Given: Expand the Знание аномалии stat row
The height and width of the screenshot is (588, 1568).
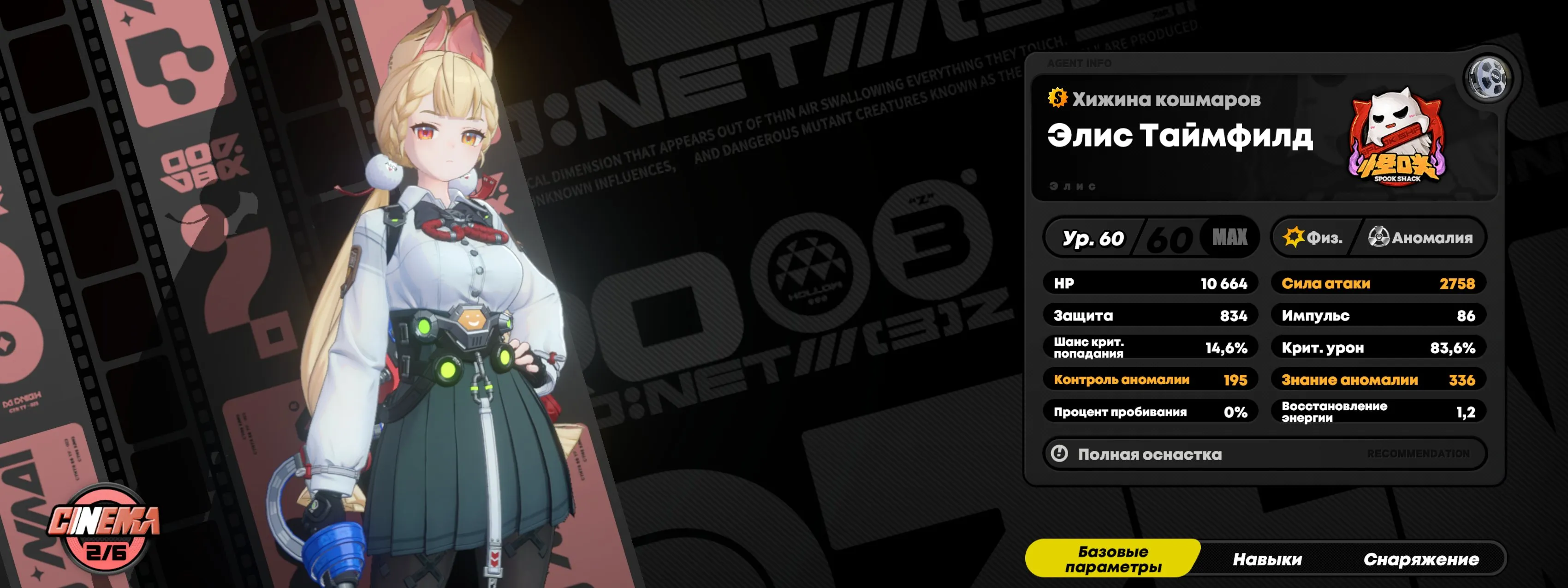Looking at the screenshot, I should [x=1379, y=379].
